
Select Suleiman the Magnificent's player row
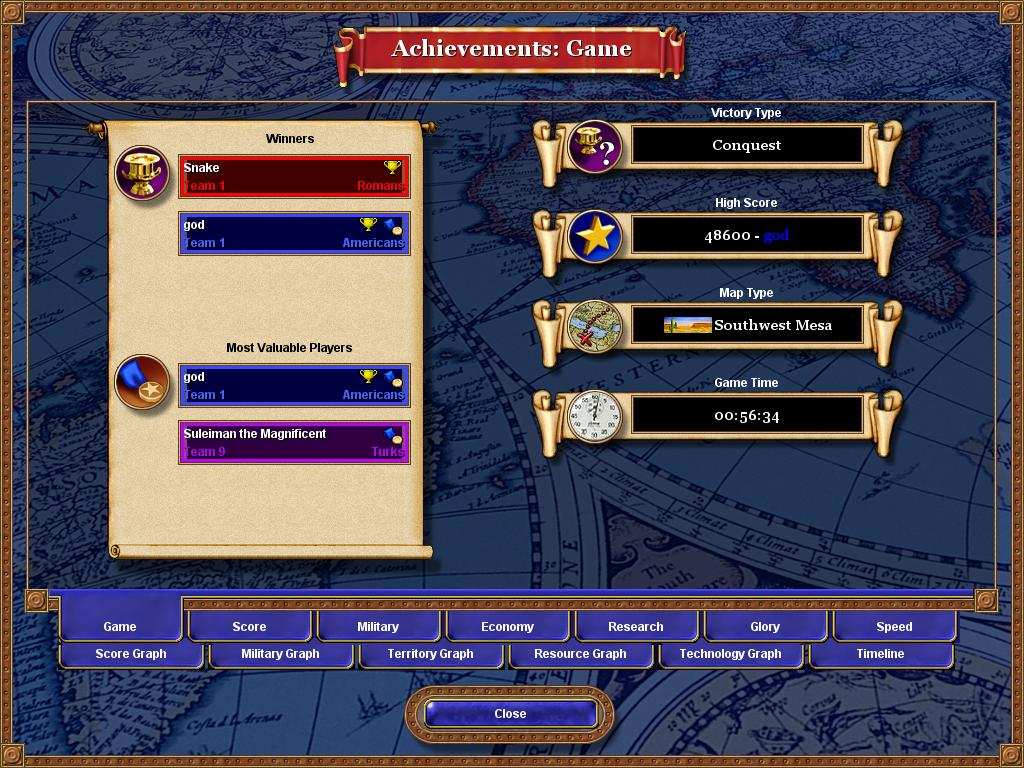294,442
